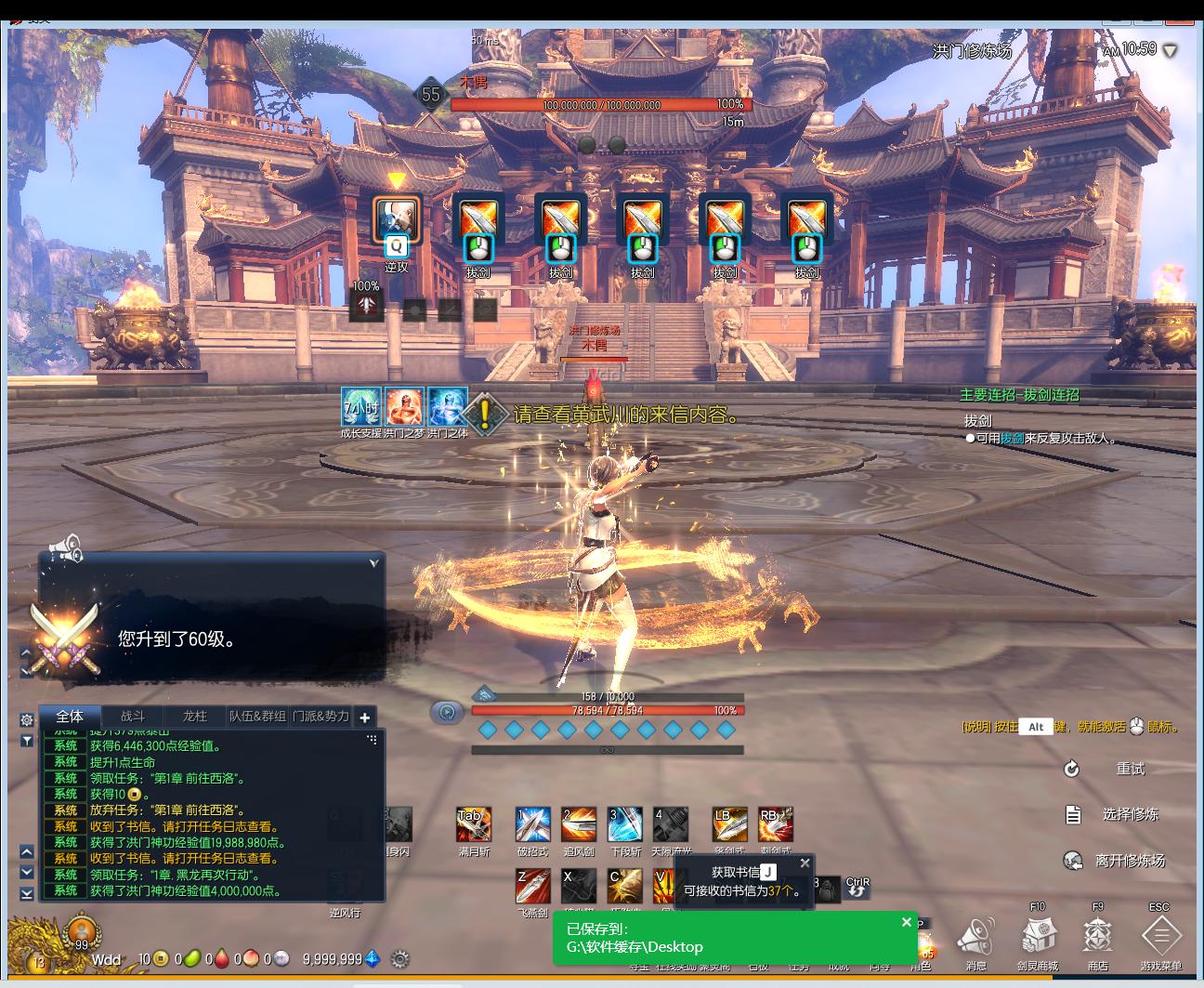Activate the 破招式 skill icon
This screenshot has height=988, width=1204.
click(532, 824)
